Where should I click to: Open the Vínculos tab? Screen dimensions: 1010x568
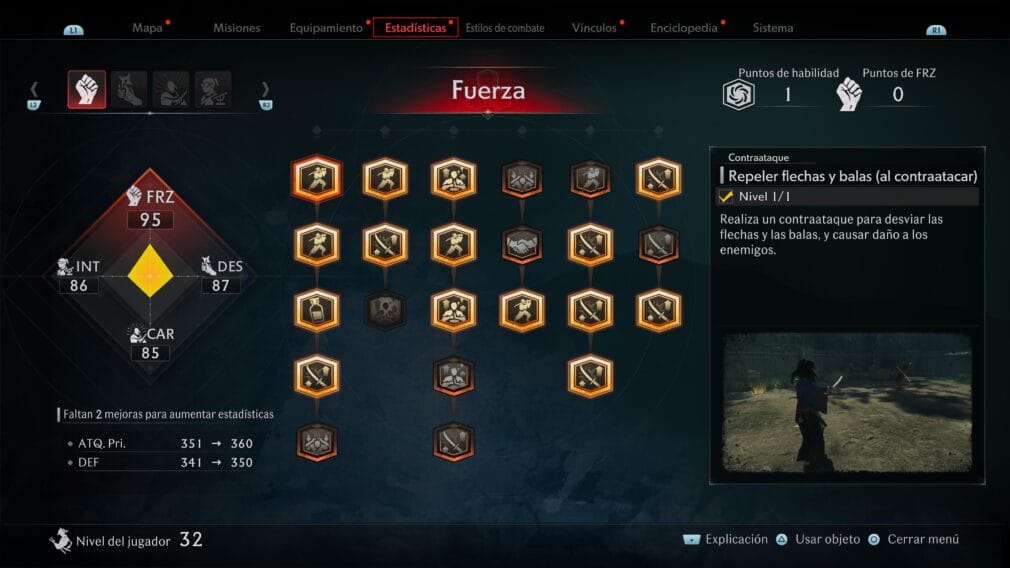point(594,28)
